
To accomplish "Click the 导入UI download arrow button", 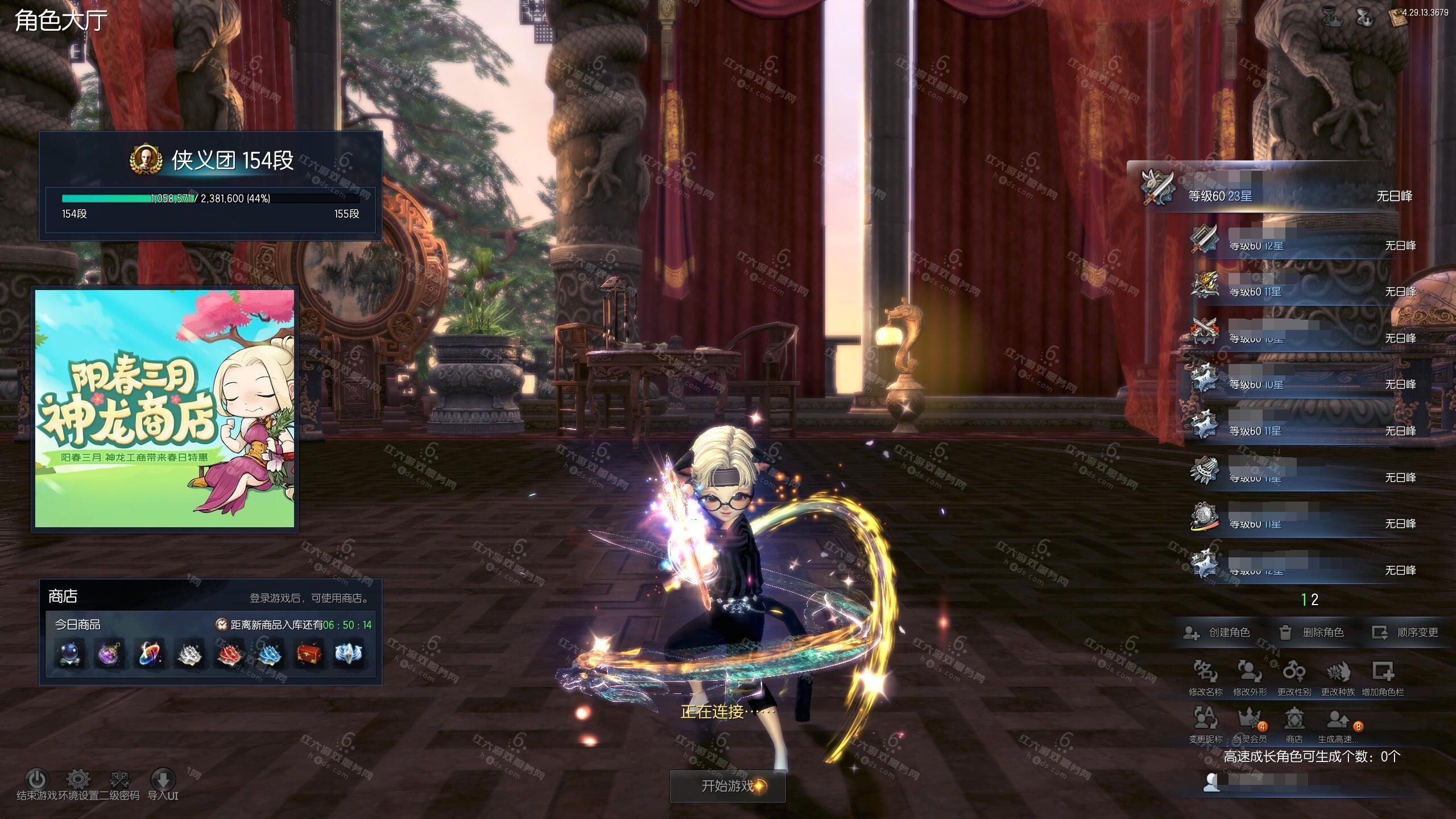I will coord(163,779).
